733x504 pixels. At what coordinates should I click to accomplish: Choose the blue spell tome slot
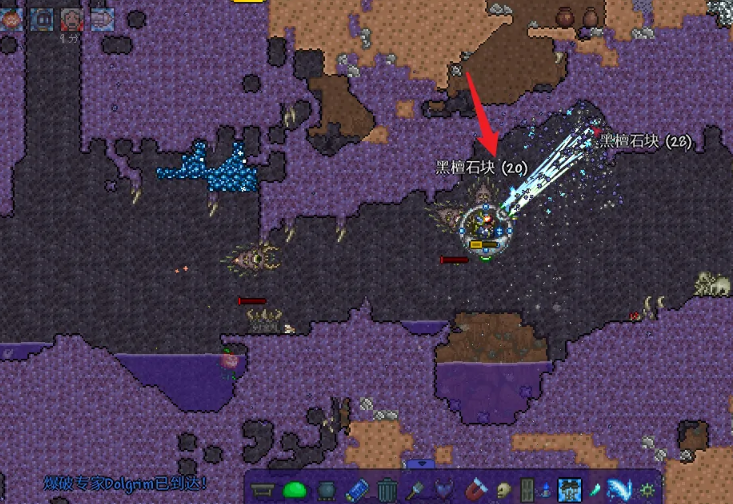click(x=356, y=490)
